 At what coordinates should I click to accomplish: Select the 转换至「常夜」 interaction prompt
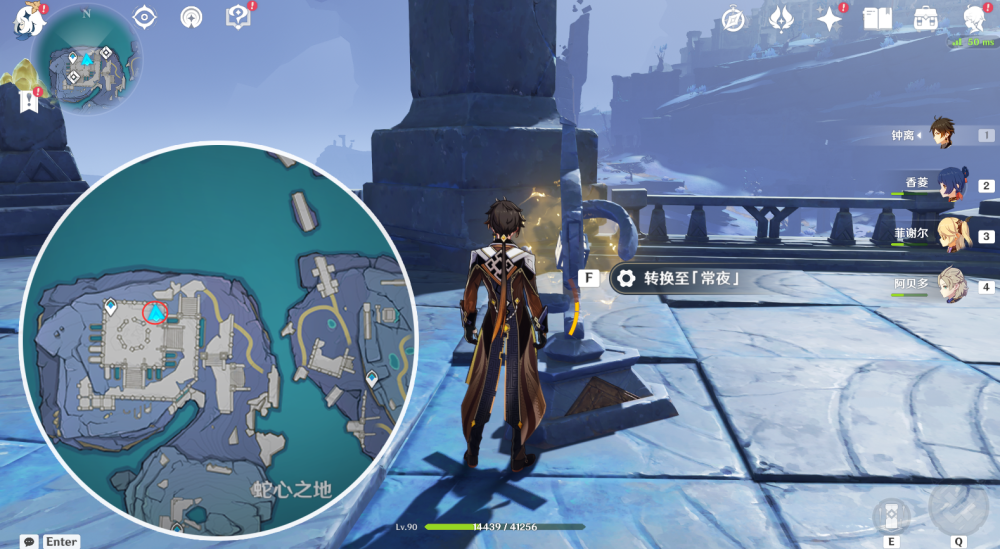click(681, 278)
